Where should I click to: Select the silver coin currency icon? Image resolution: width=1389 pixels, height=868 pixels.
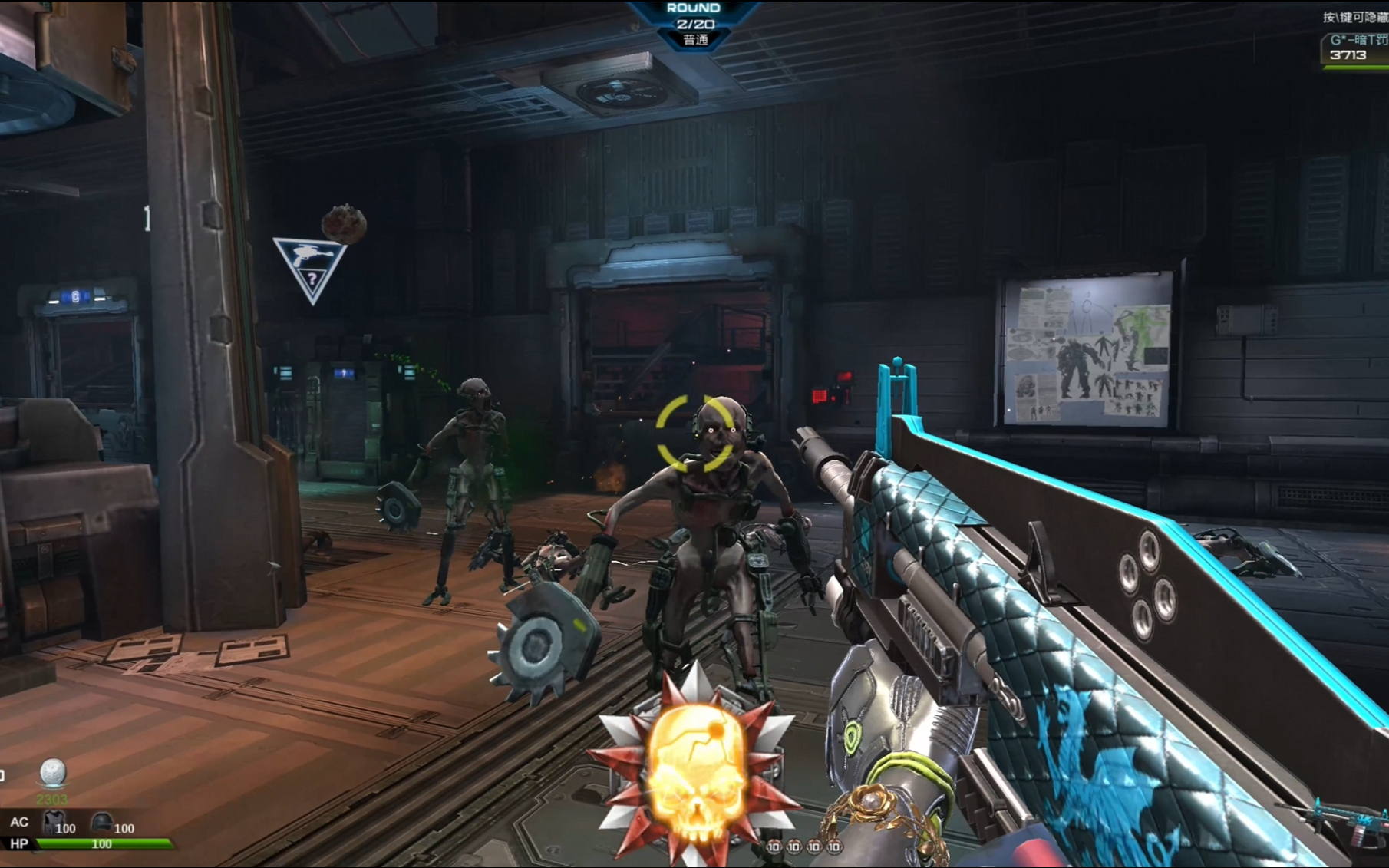(x=52, y=772)
